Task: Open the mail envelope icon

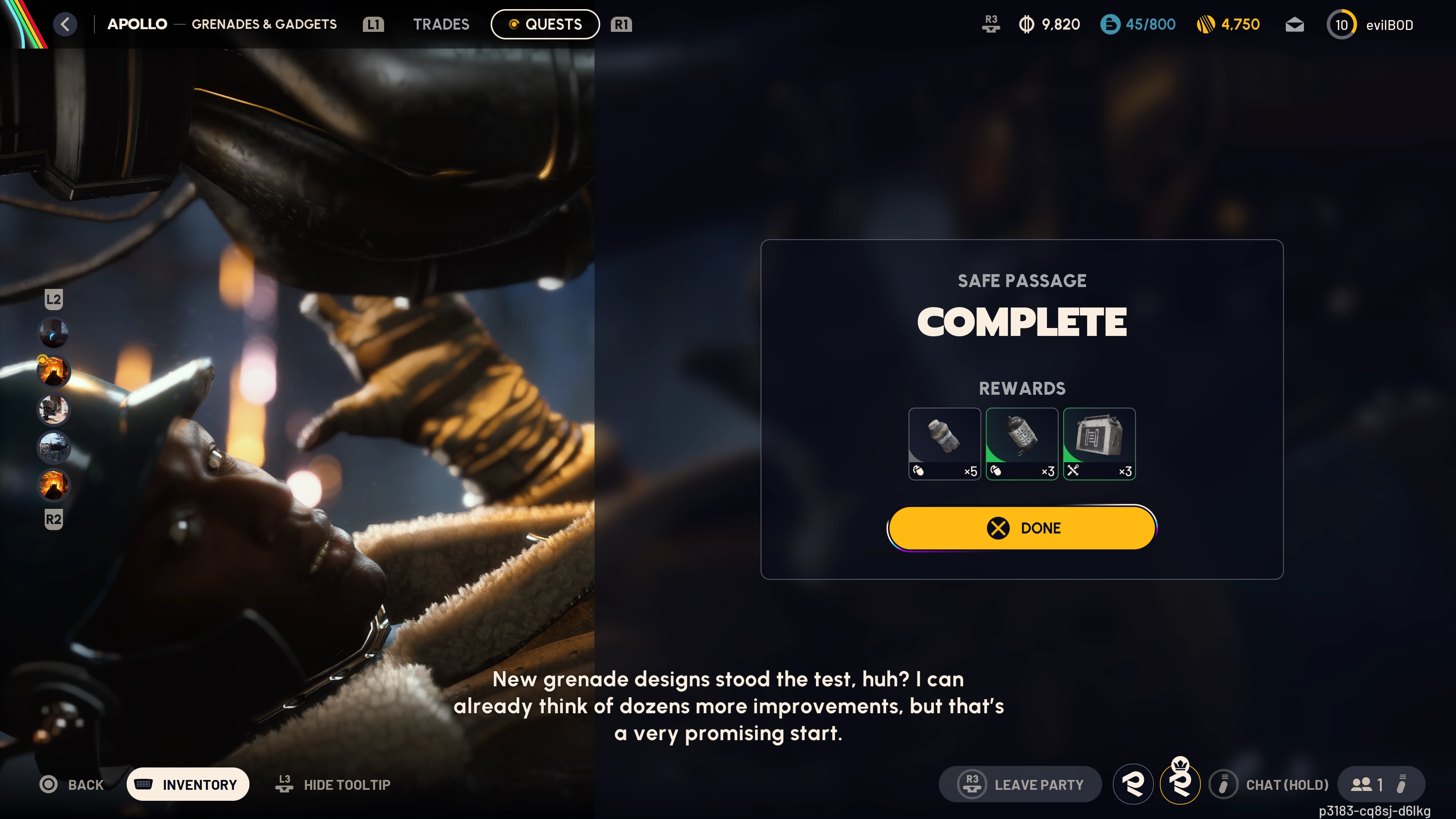Action: [1294, 24]
